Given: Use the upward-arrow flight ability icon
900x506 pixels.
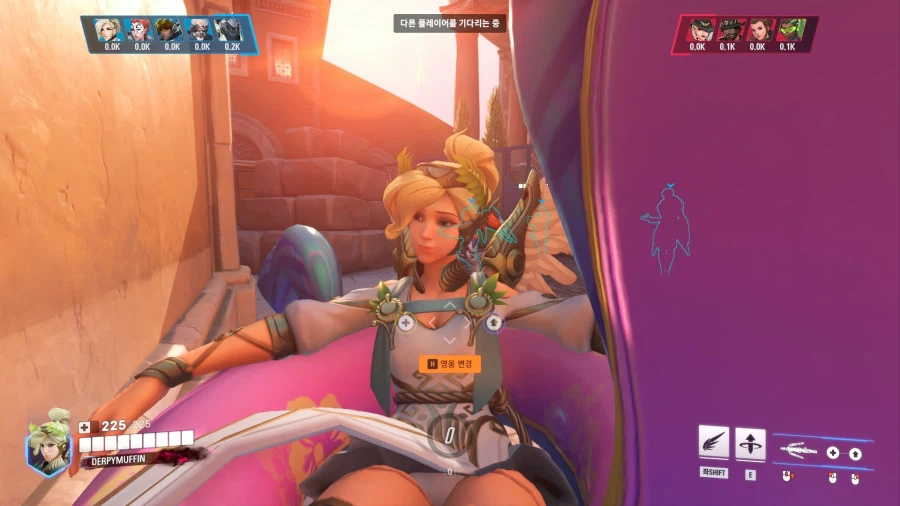Looking at the screenshot, I should pos(750,443).
